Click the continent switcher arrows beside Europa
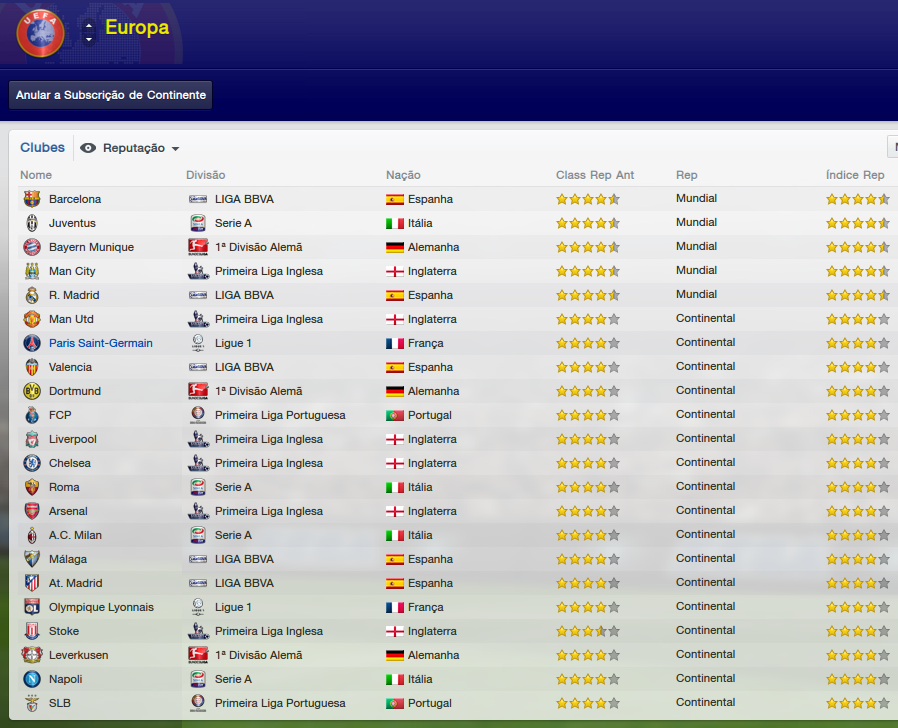 [x=89, y=31]
